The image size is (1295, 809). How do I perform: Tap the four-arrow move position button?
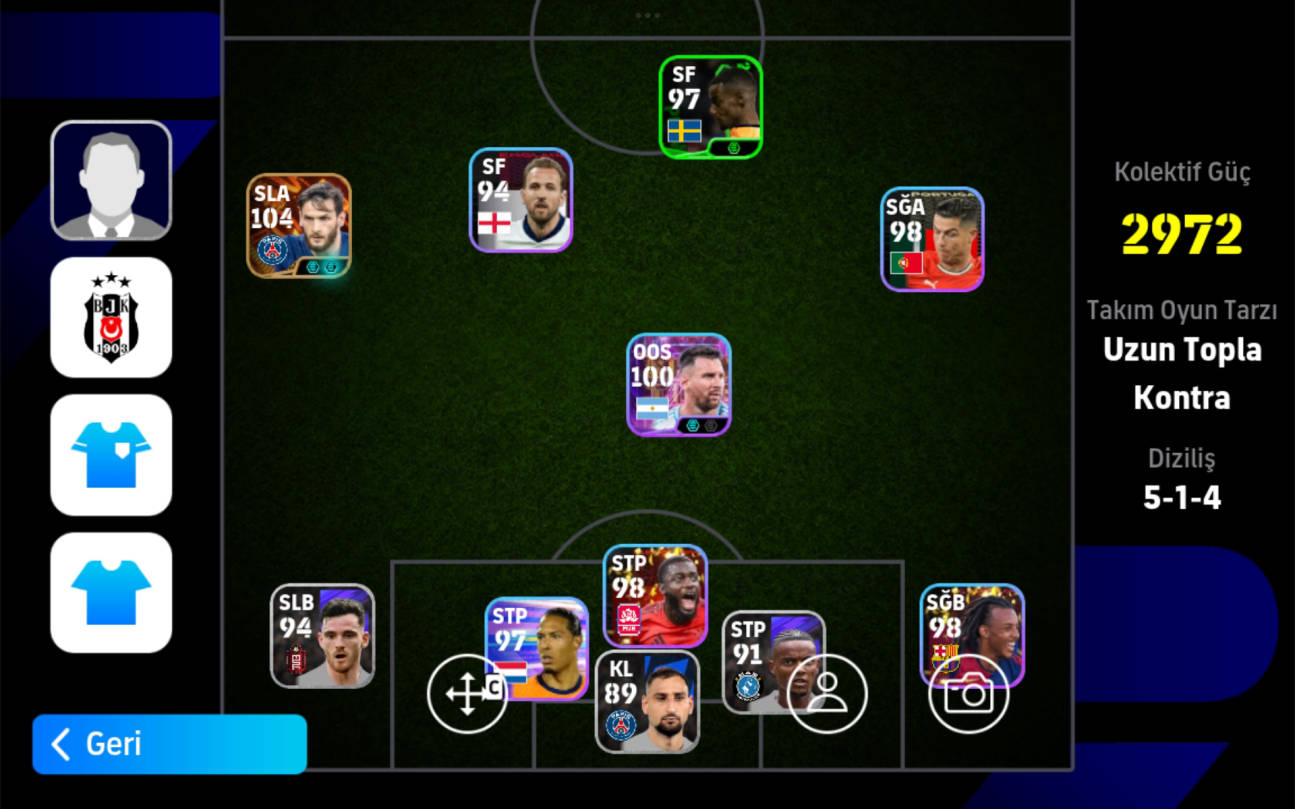click(x=467, y=694)
